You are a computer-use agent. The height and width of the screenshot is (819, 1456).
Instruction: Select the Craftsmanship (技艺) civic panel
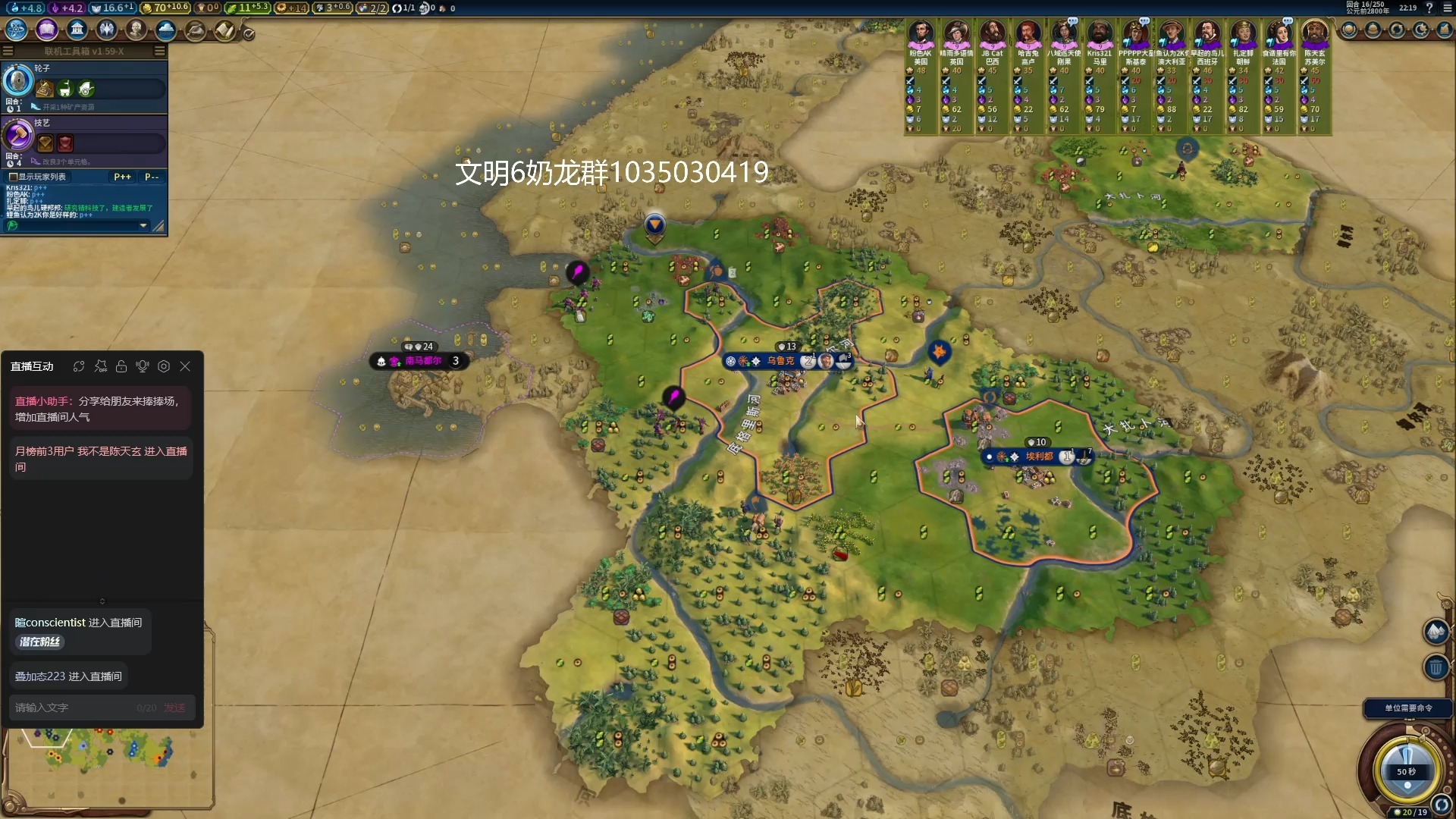pyautogui.click(x=83, y=136)
